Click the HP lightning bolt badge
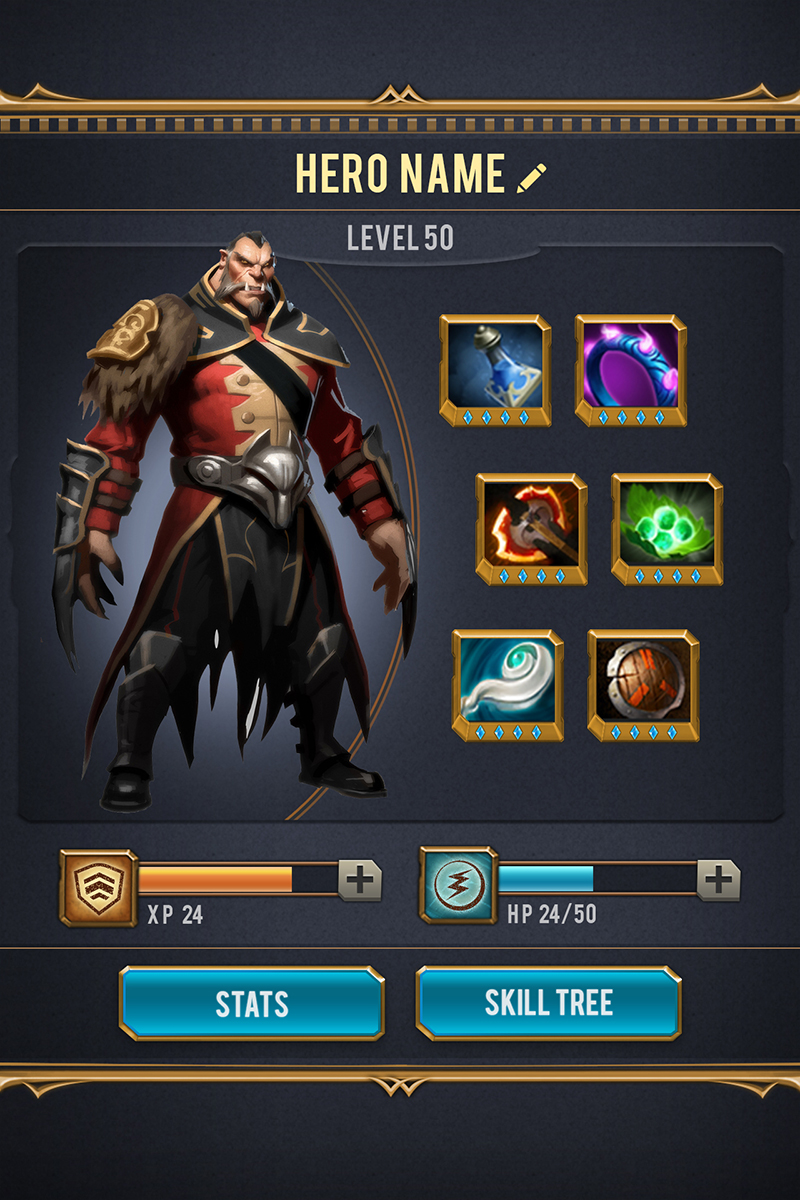 coord(458,885)
